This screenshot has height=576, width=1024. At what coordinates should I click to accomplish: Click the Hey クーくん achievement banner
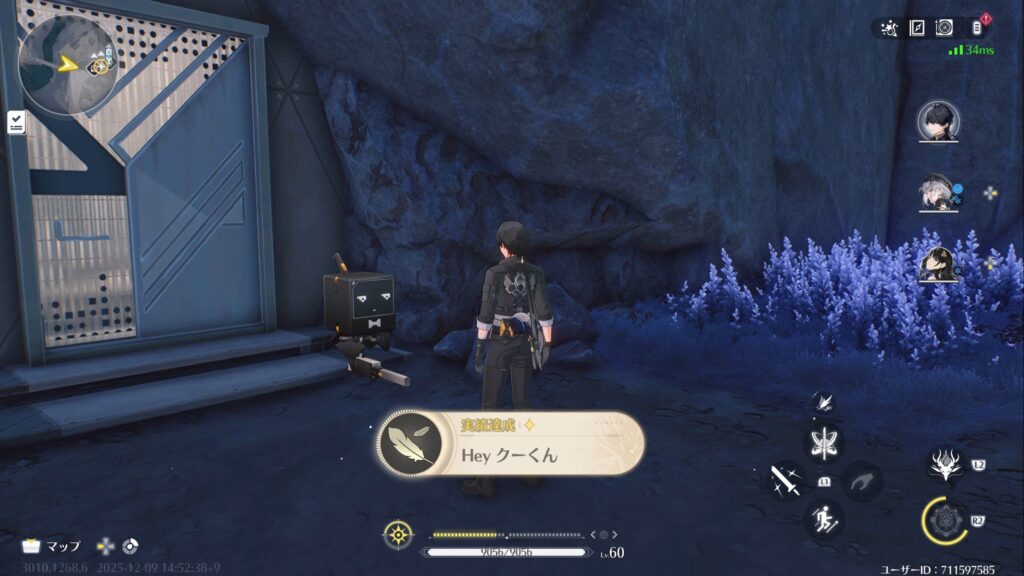pyautogui.click(x=510, y=444)
